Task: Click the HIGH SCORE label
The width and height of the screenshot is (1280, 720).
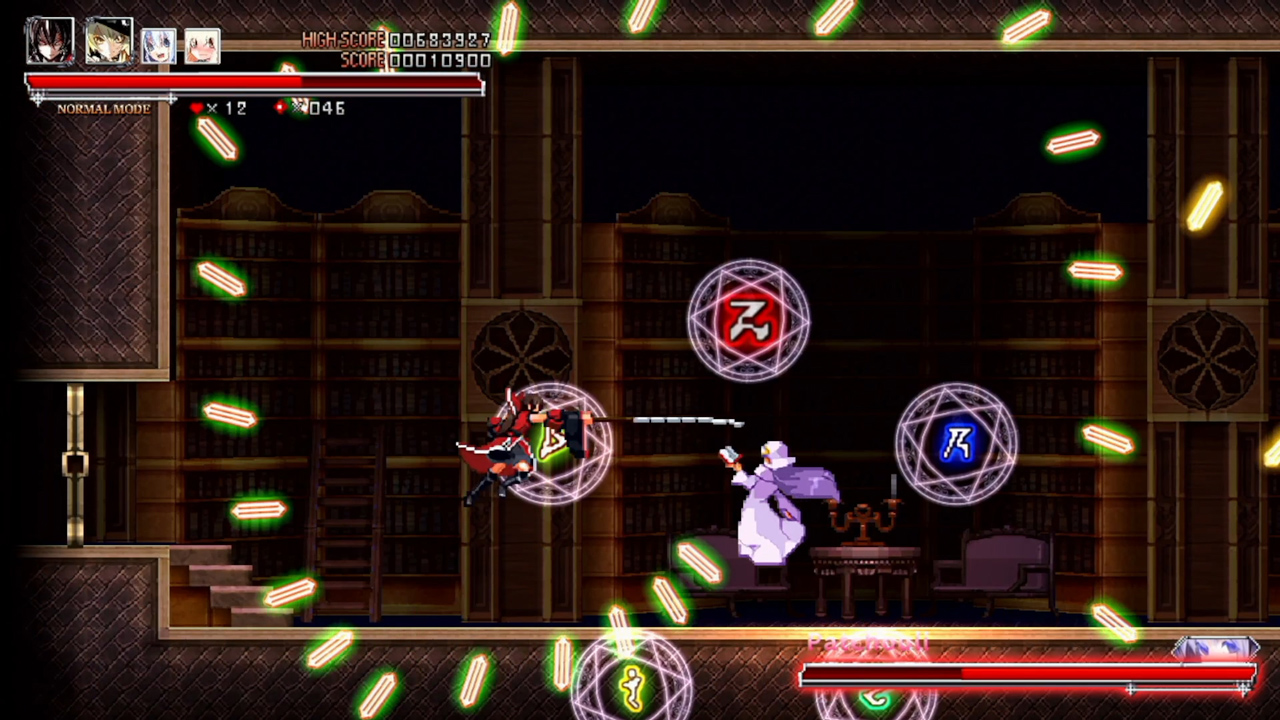Action: click(x=340, y=40)
